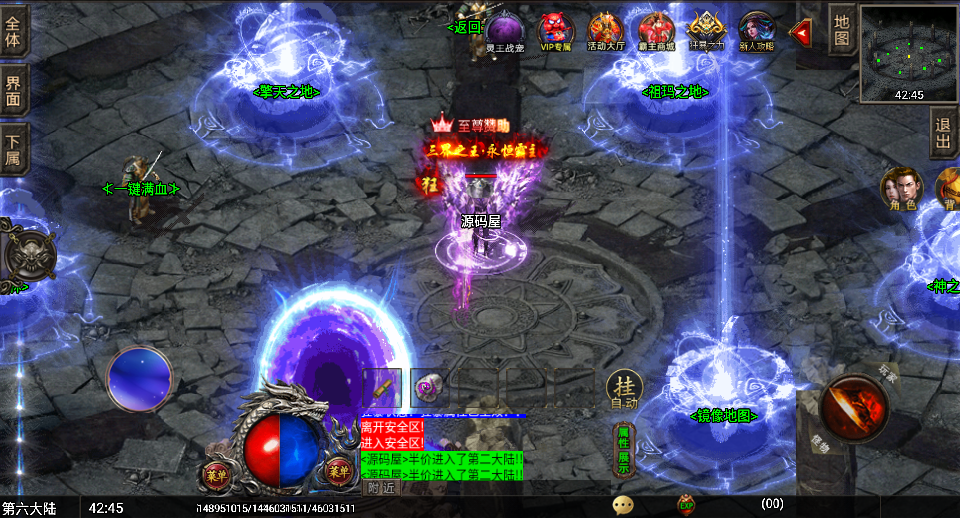Use the scroll item in the hotbar
The width and height of the screenshot is (960, 518).
tap(381, 387)
